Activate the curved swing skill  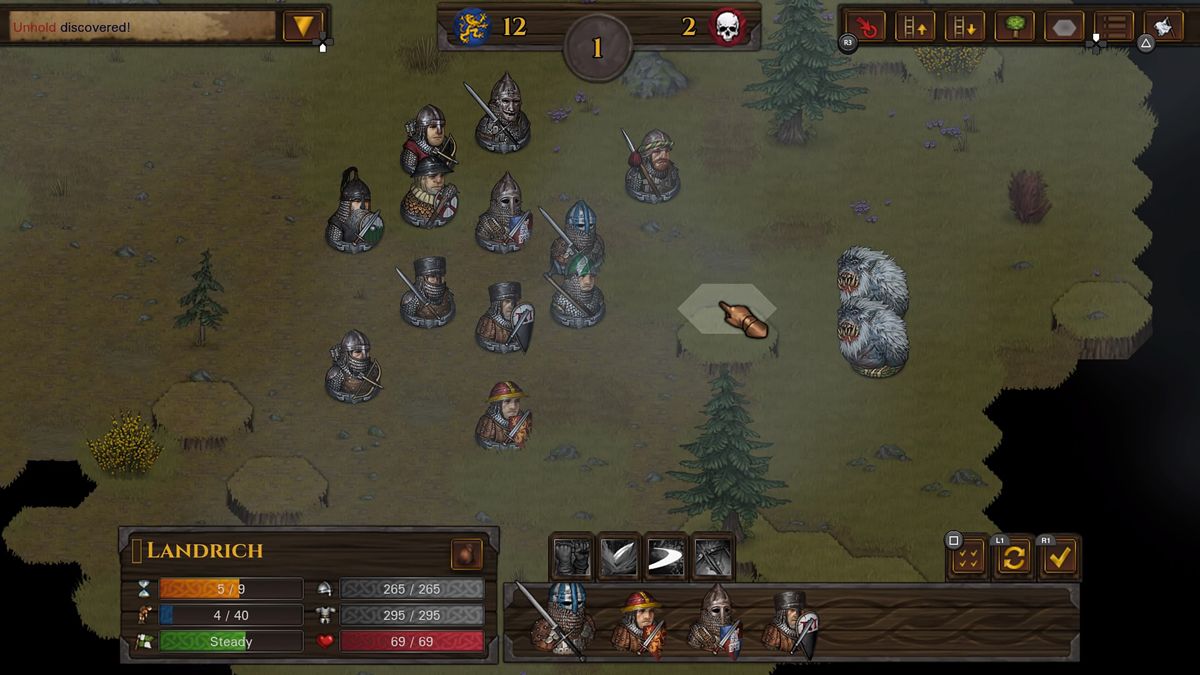(x=666, y=557)
